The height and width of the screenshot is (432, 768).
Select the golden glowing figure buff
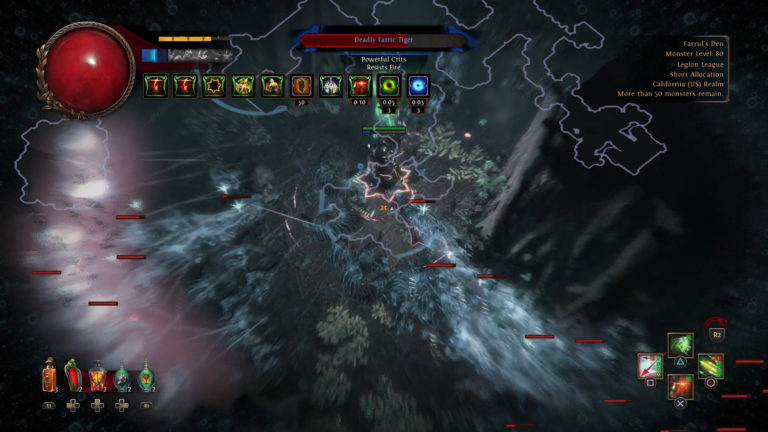point(243,86)
